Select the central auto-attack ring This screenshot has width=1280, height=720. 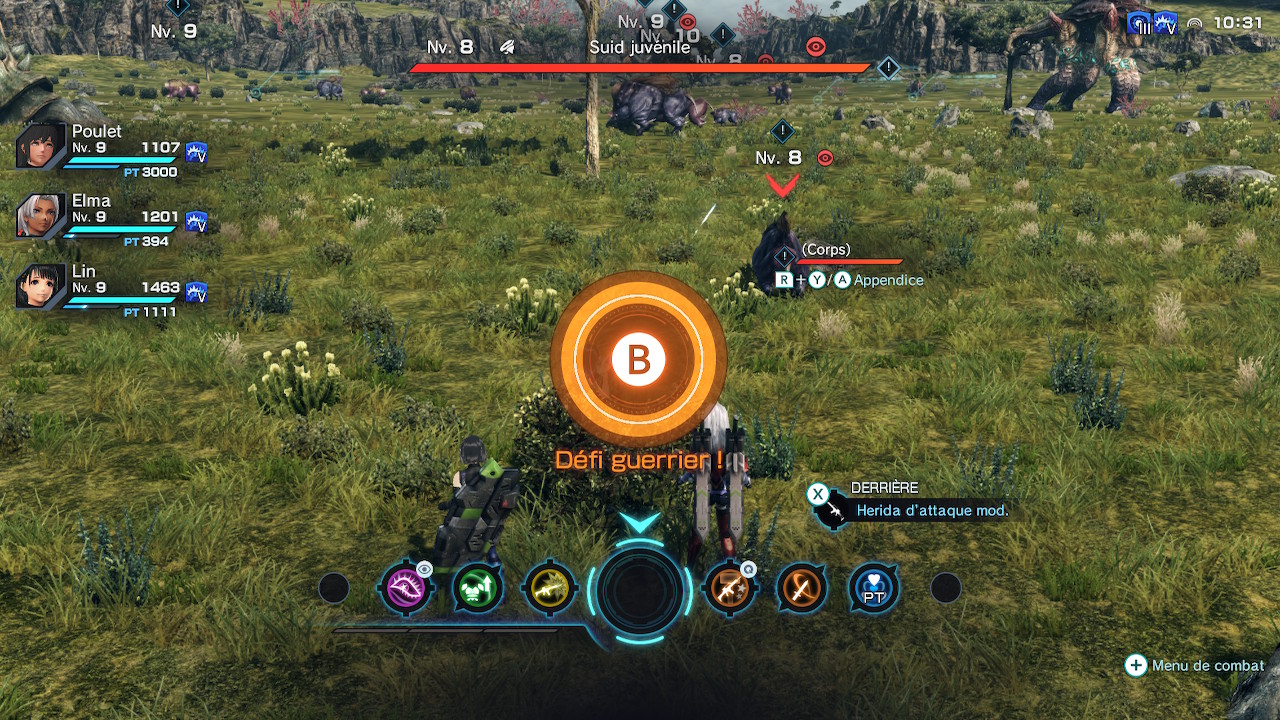click(639, 590)
